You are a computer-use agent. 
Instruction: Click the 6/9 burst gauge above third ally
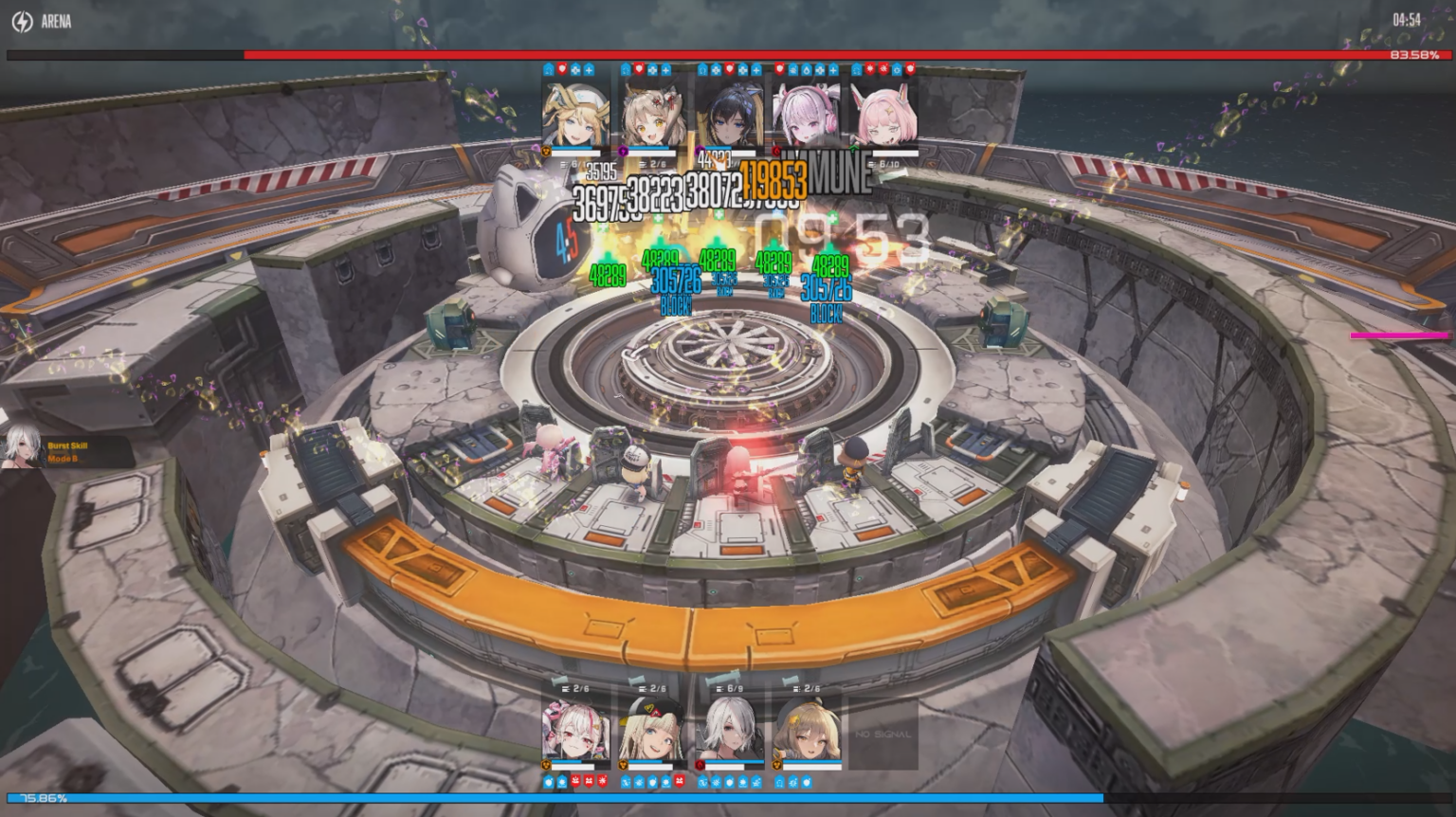[x=731, y=689]
